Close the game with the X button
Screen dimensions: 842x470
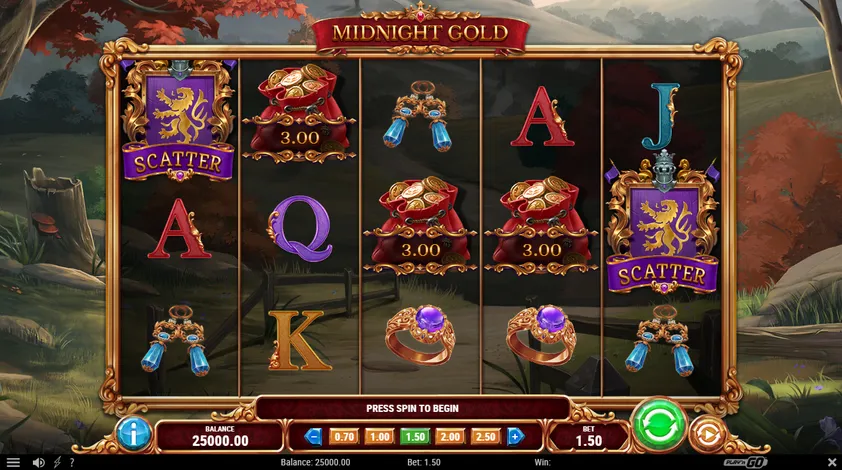[831, 462]
